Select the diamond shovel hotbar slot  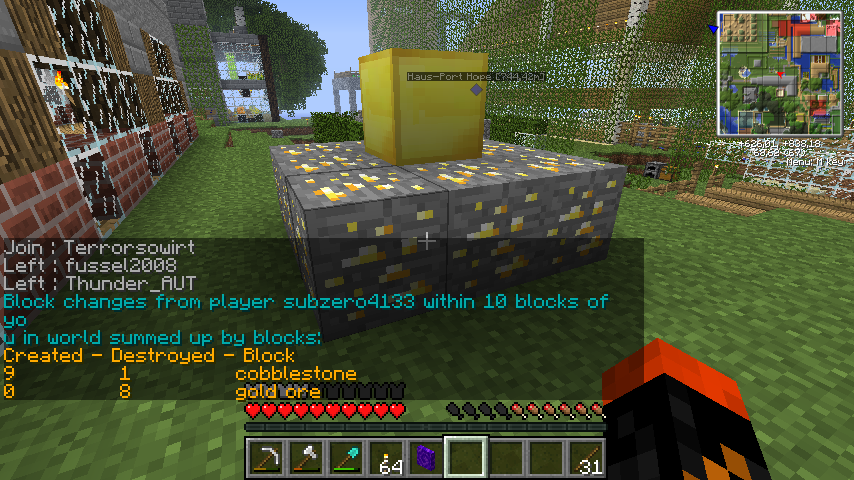[345, 457]
